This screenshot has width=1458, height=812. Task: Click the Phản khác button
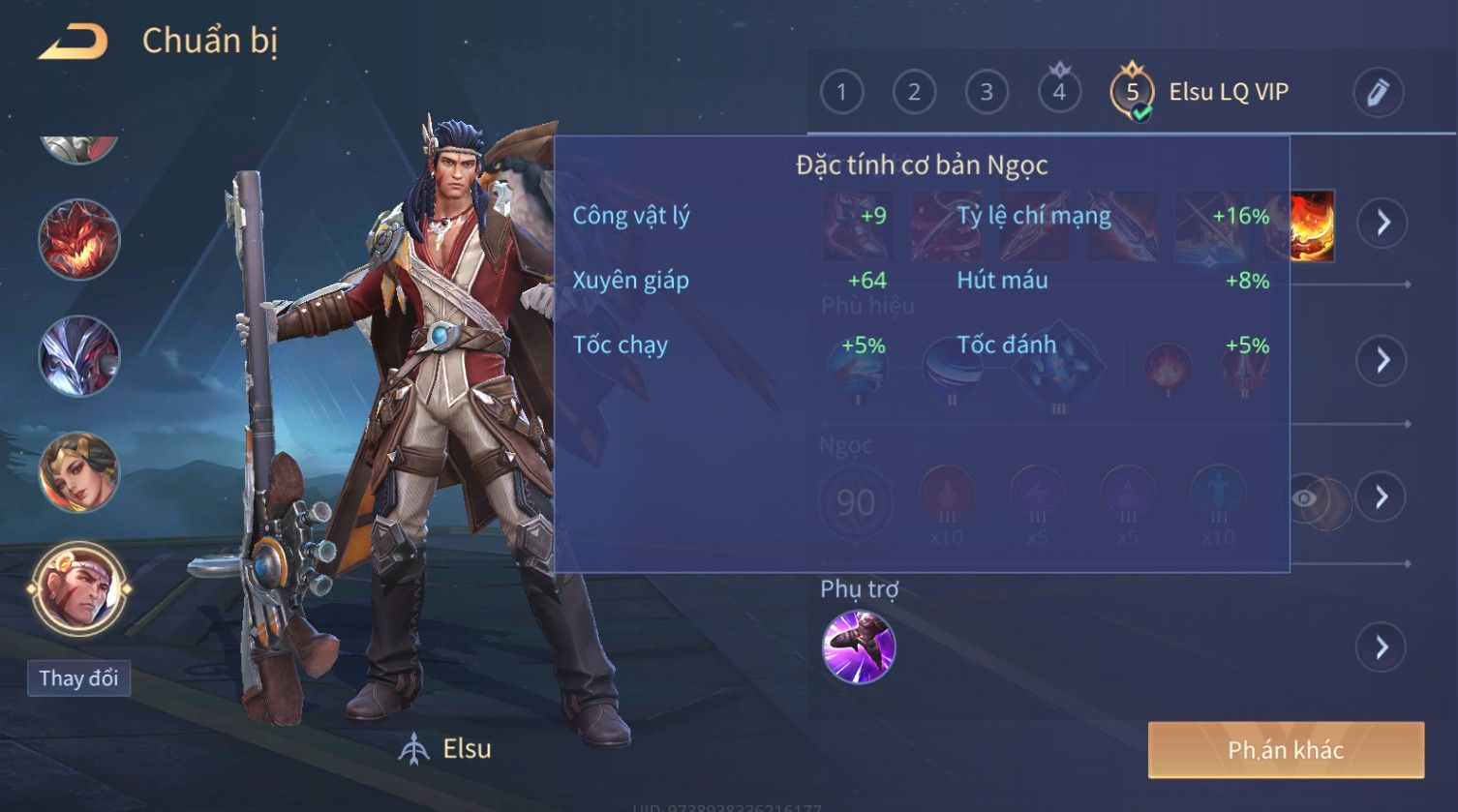pyautogui.click(x=1286, y=750)
